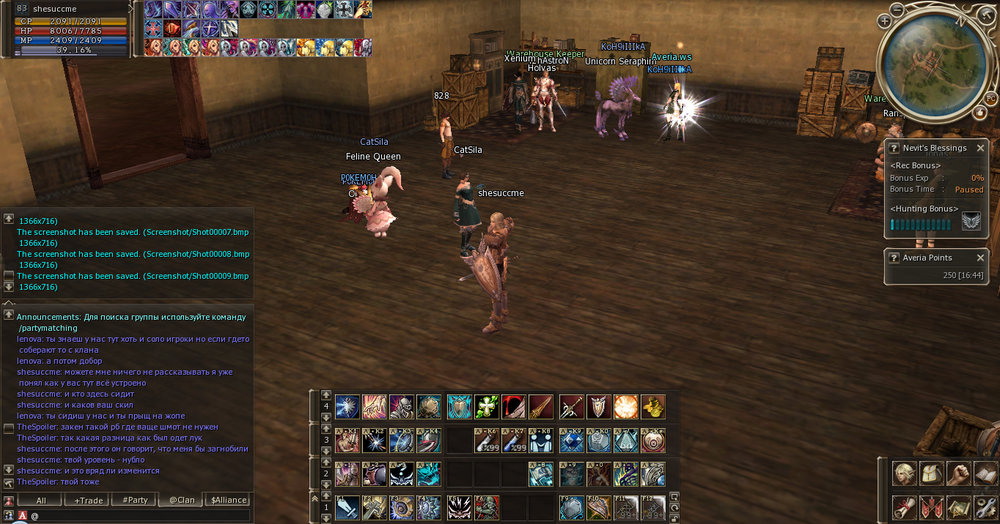
Task: Switch to the #Party chat tab
Action: (x=135, y=499)
